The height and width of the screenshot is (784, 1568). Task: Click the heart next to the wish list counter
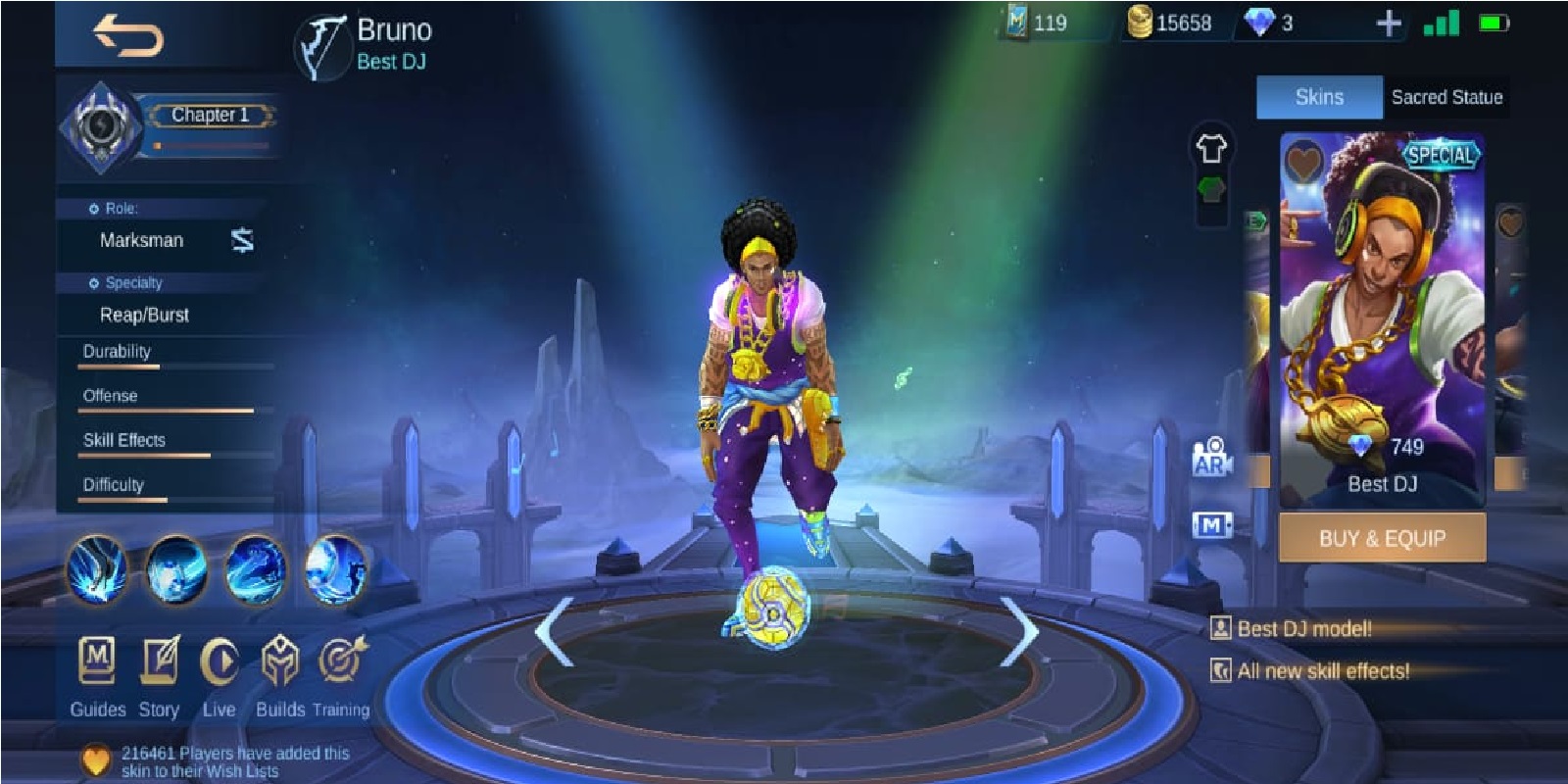coord(94,759)
